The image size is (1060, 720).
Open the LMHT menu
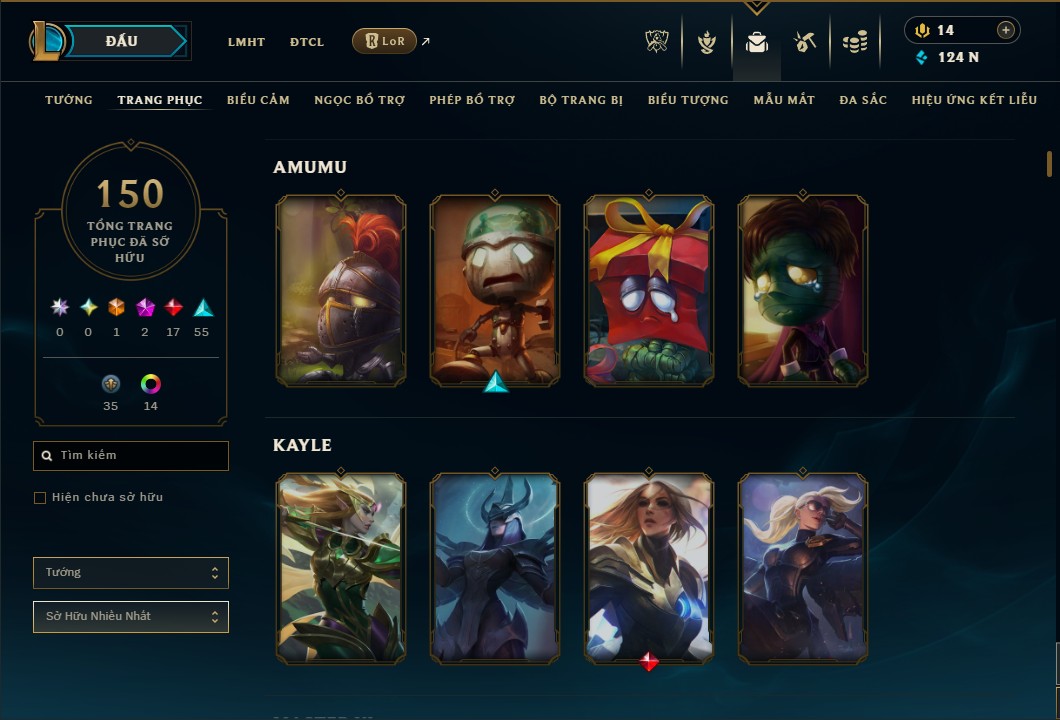[246, 42]
